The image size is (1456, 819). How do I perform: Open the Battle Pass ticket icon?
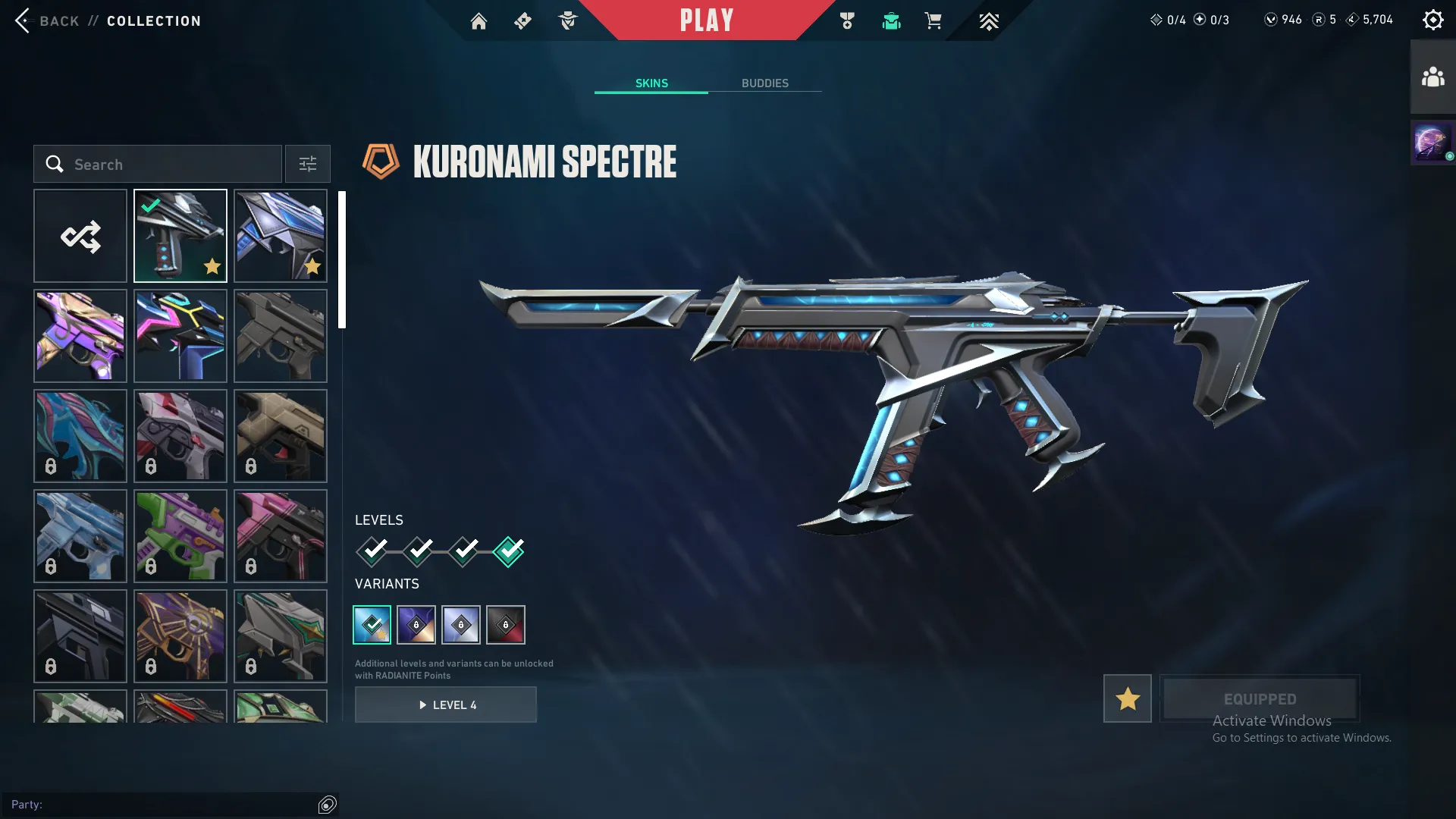[522, 20]
